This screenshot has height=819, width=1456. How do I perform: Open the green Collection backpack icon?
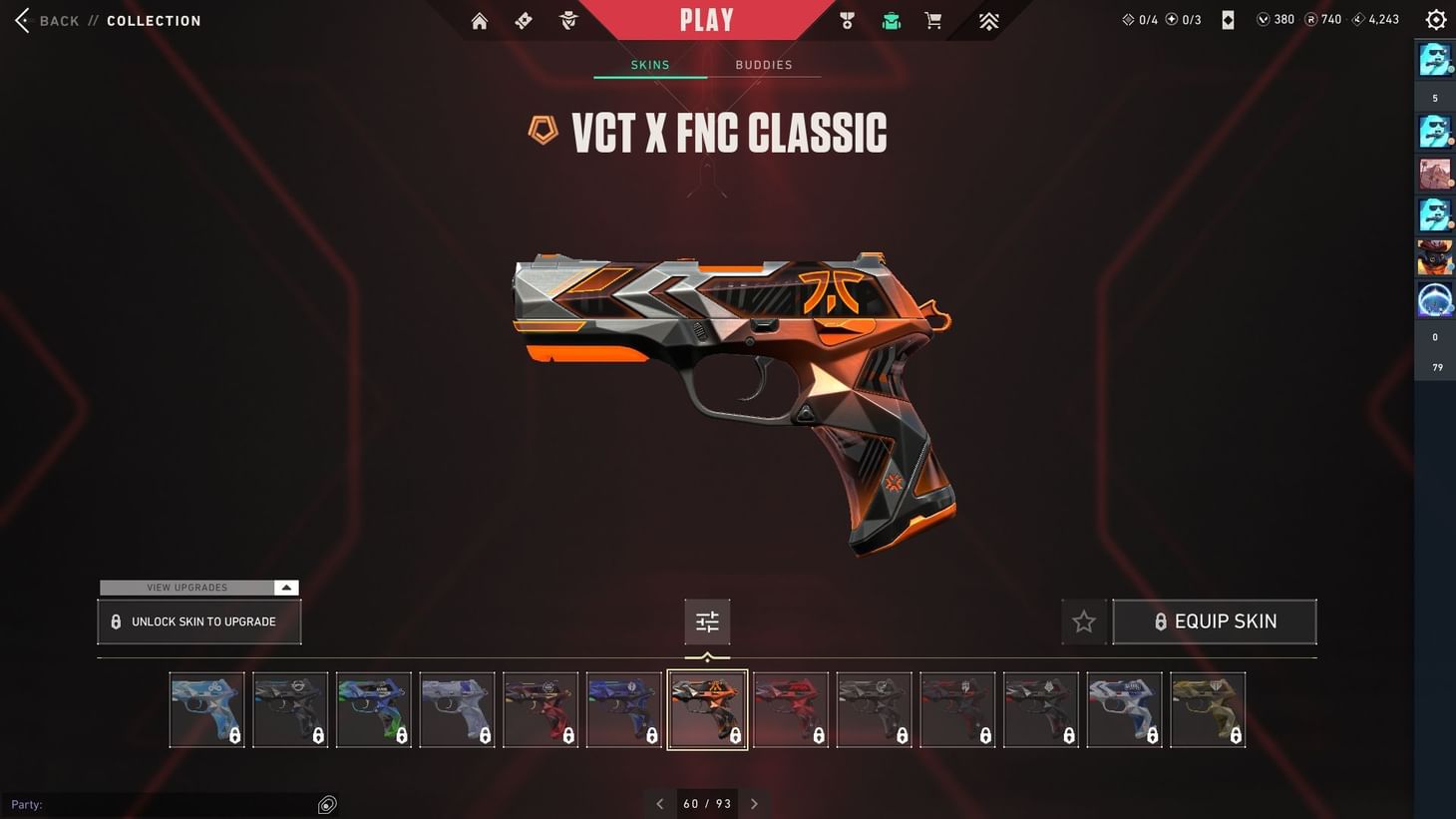click(891, 20)
